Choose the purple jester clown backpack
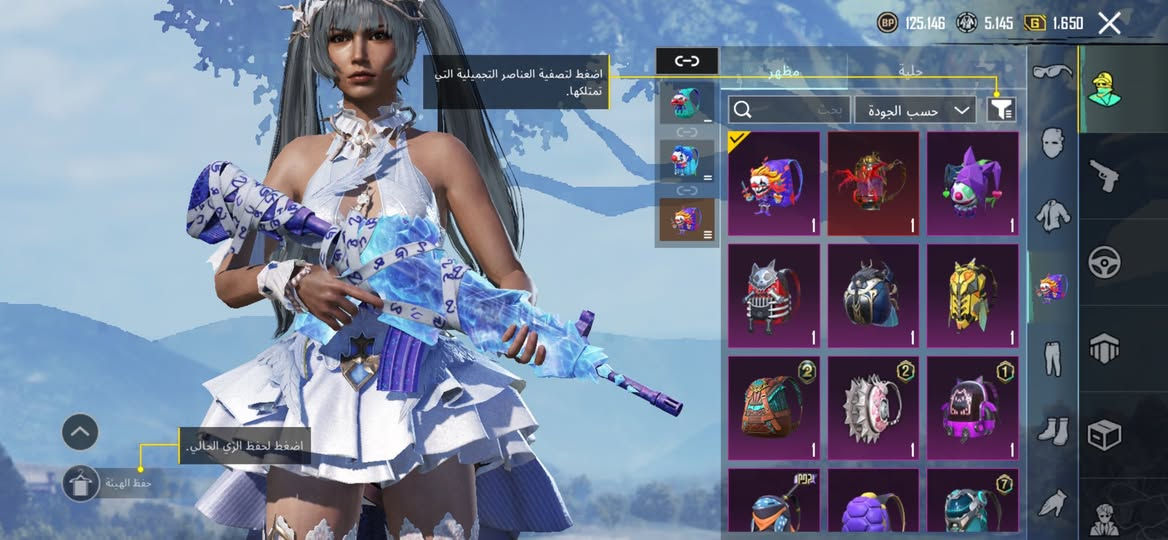This screenshot has width=1168, height=540. (972, 184)
